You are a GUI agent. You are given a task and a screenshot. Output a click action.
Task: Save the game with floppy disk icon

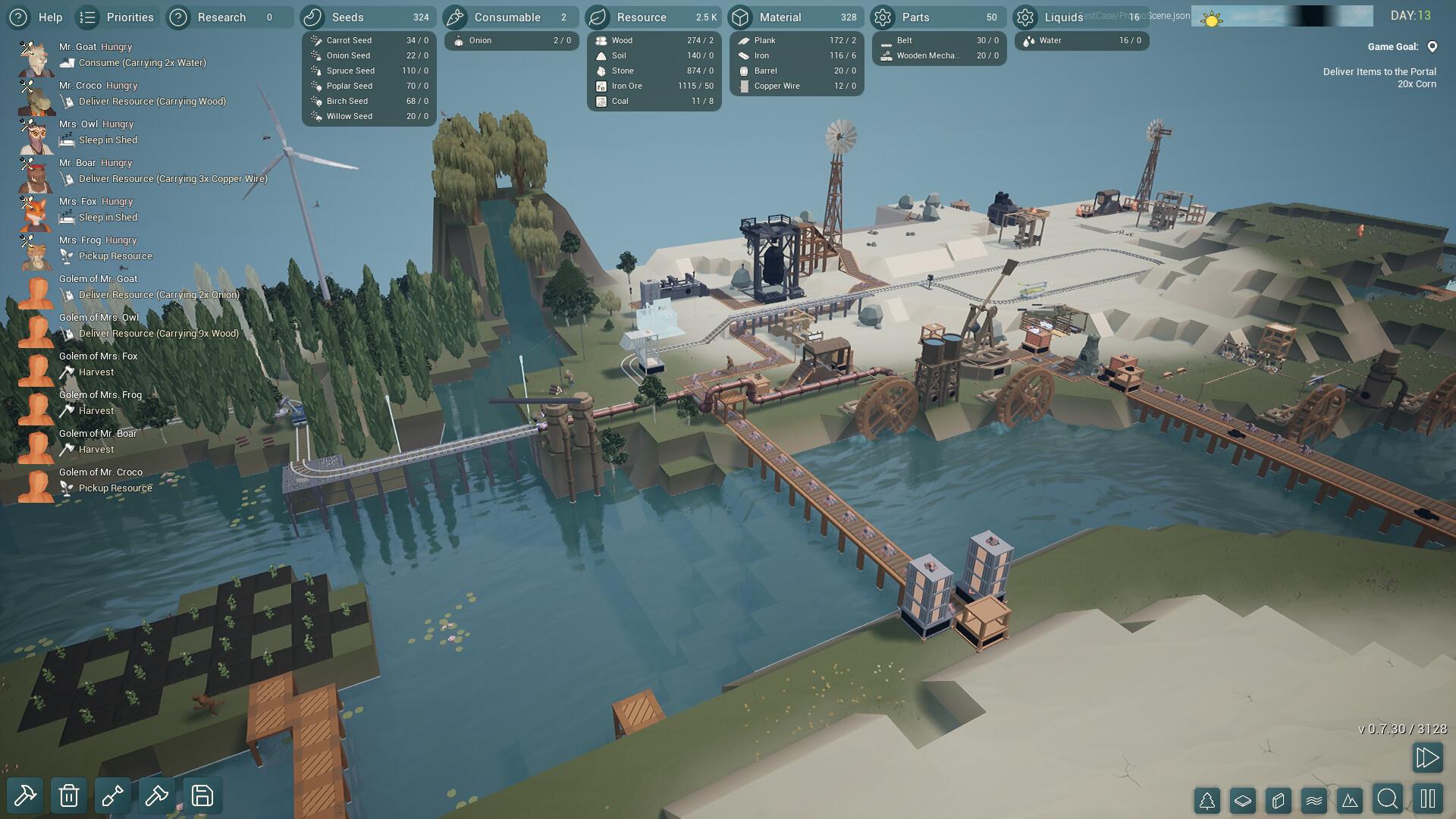202,795
